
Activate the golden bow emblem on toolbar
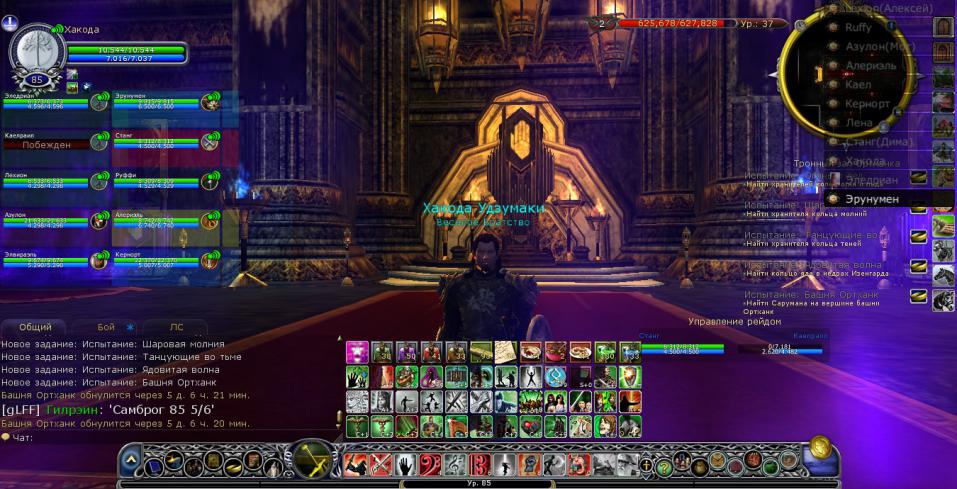(x=312, y=463)
